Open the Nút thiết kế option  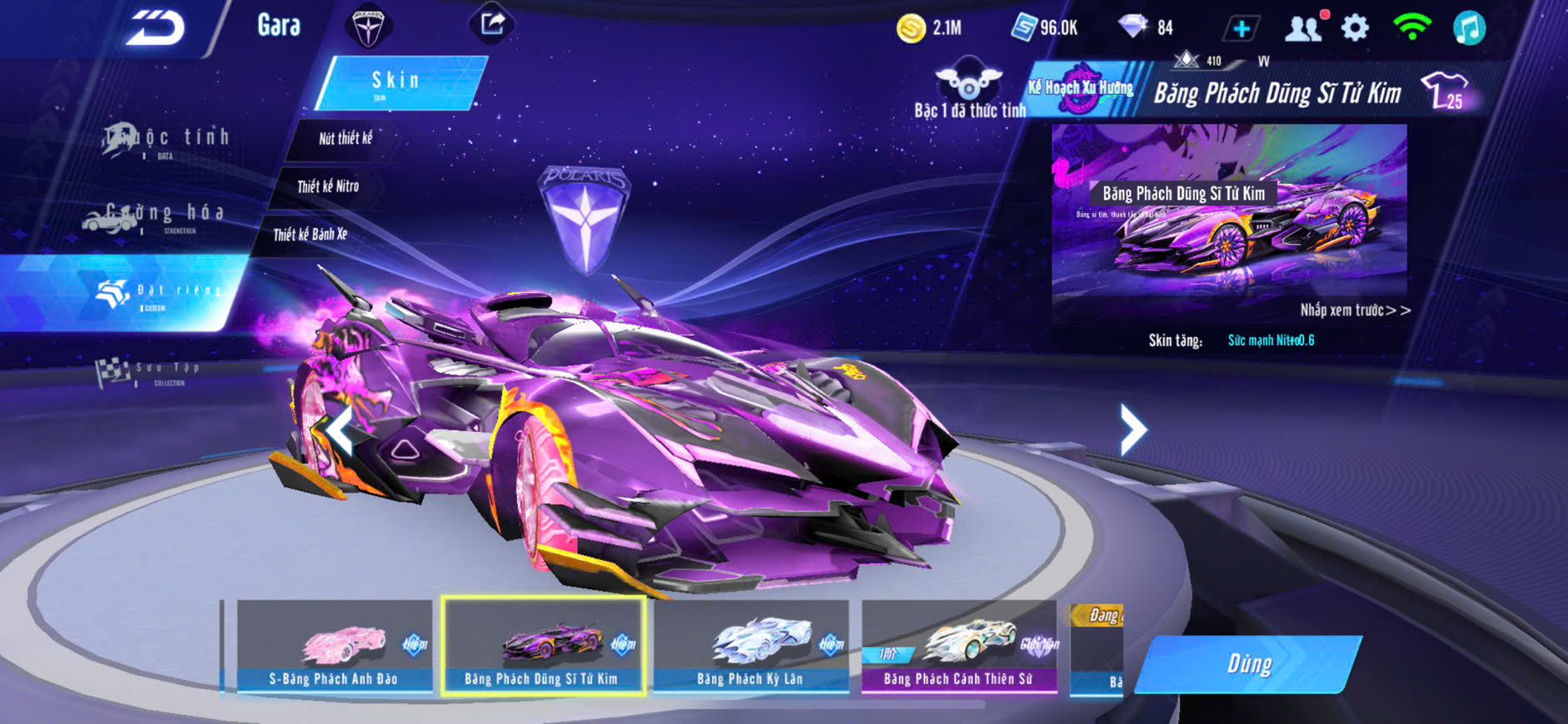[x=345, y=138]
